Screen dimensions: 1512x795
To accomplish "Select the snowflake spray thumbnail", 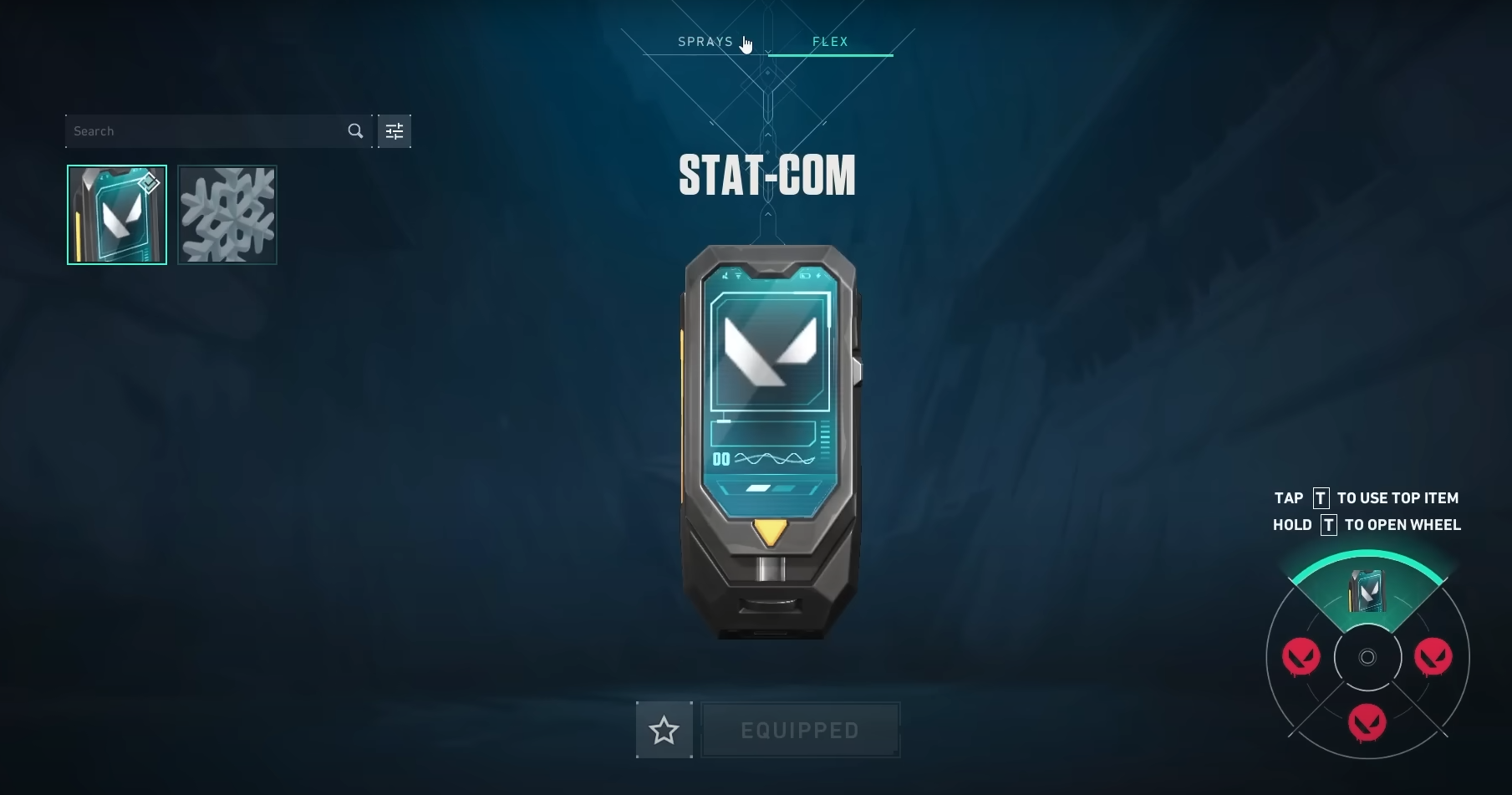I will tap(227, 215).
